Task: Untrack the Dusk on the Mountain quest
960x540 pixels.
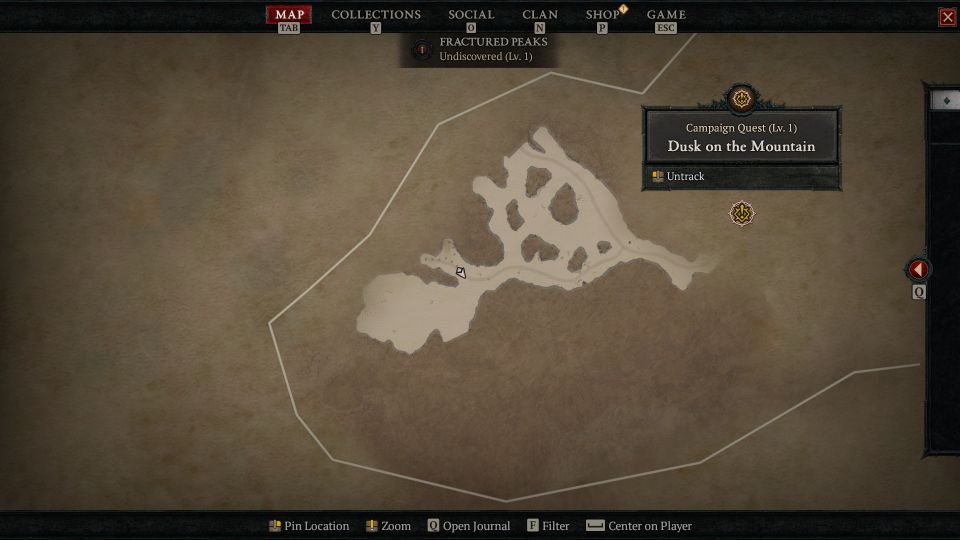Action: (x=685, y=177)
